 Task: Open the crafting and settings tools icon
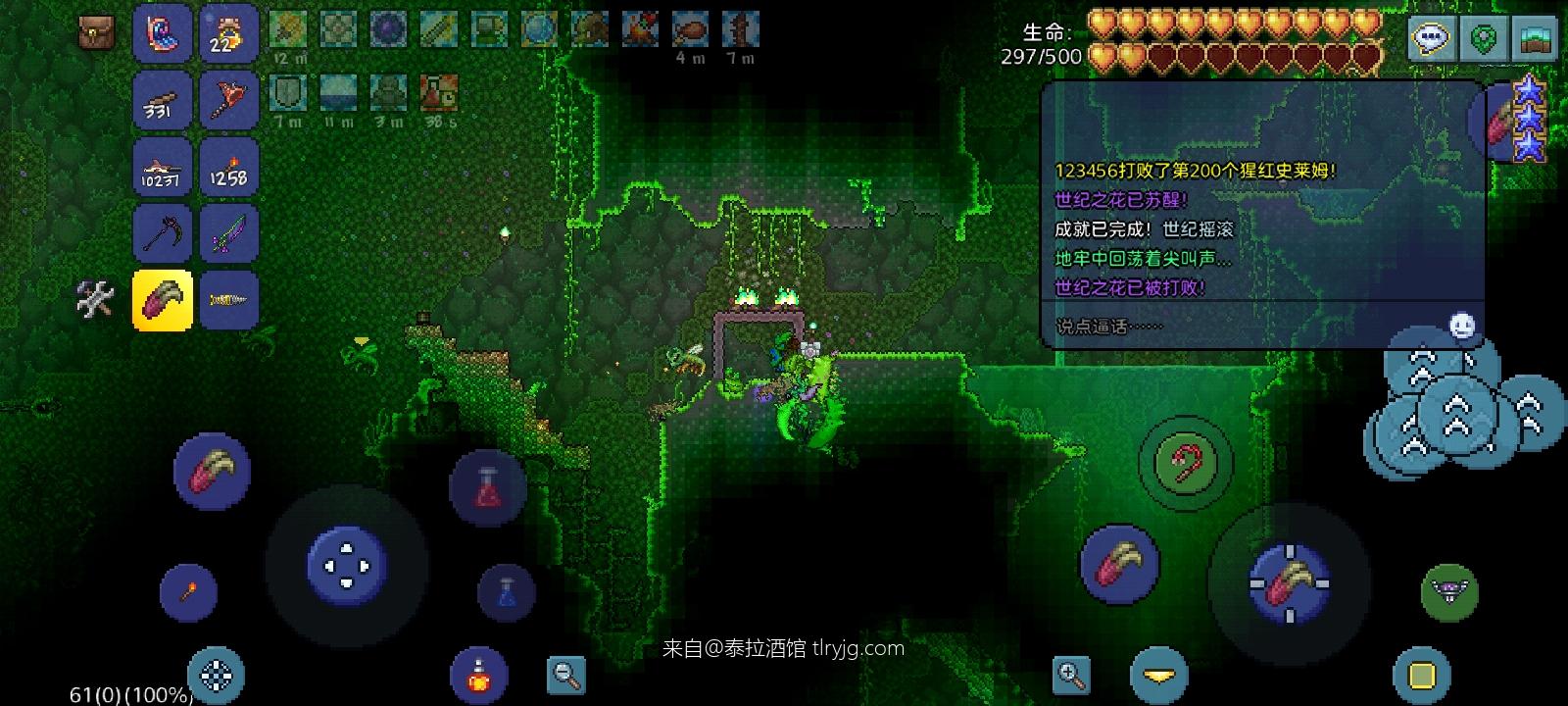(x=96, y=299)
